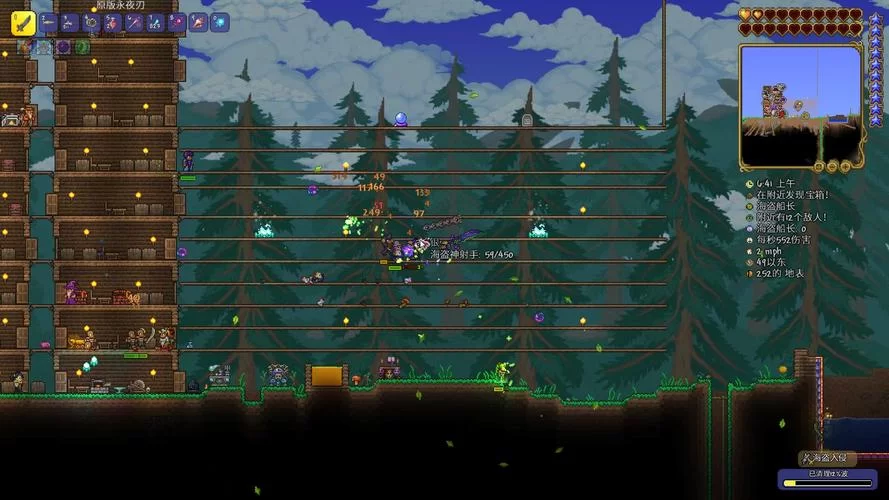Select the red potion hotbar slot
This screenshot has width=889, height=500.
[113, 23]
